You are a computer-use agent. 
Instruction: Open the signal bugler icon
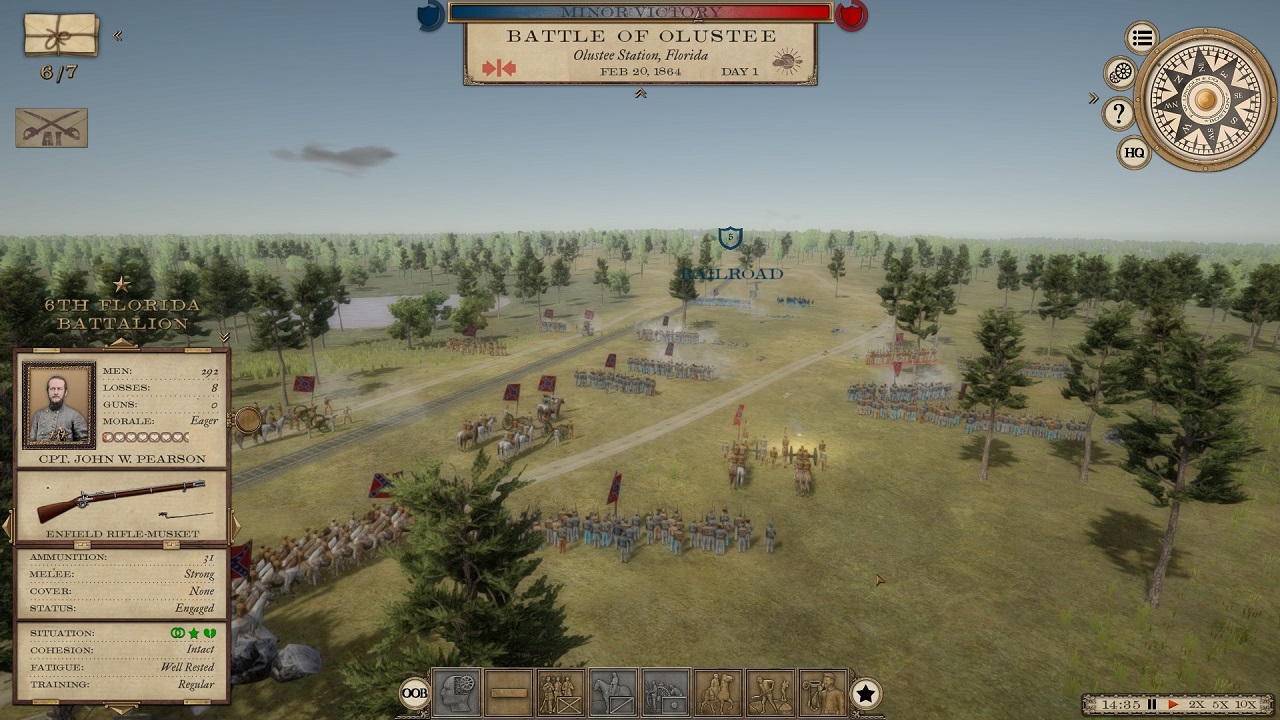[x=824, y=691]
